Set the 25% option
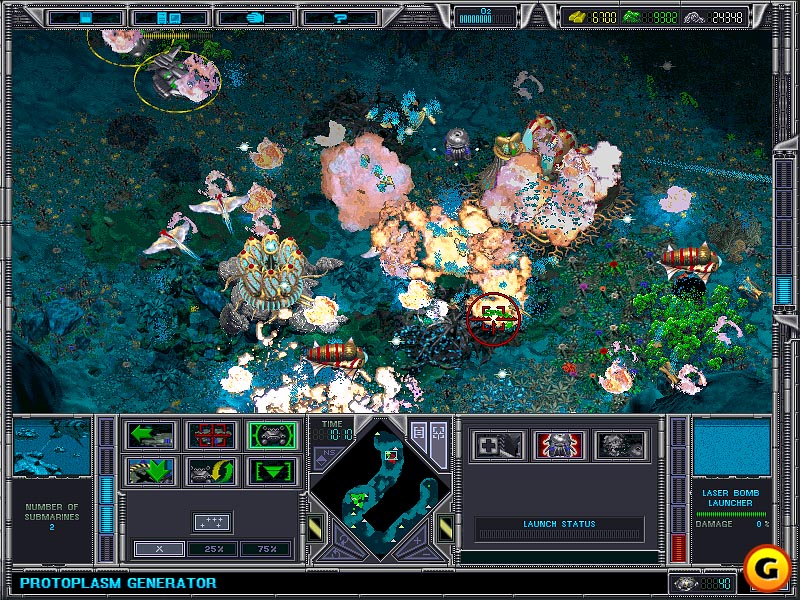 [x=212, y=549]
